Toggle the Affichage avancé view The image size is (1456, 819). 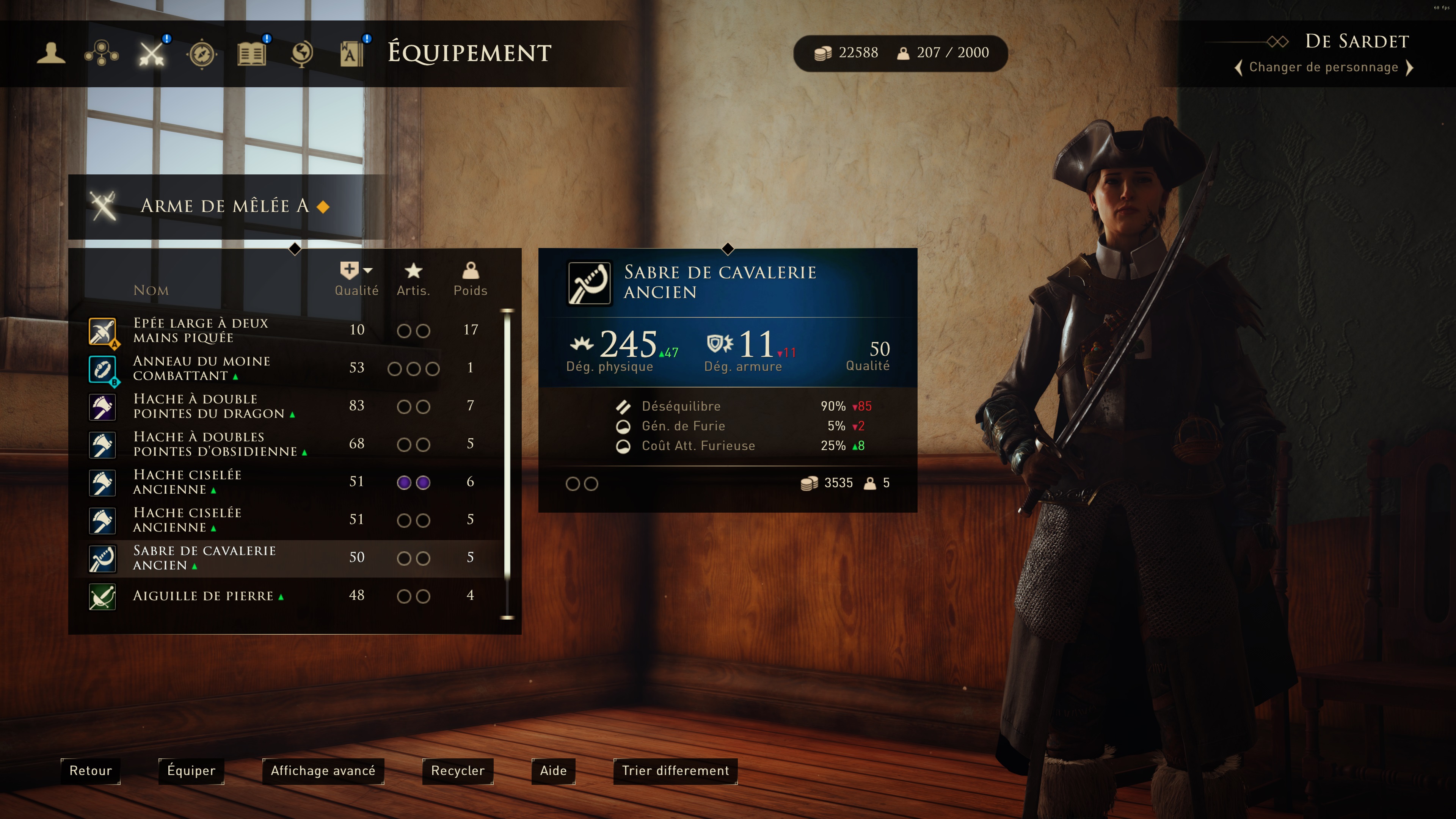pyautogui.click(x=323, y=771)
